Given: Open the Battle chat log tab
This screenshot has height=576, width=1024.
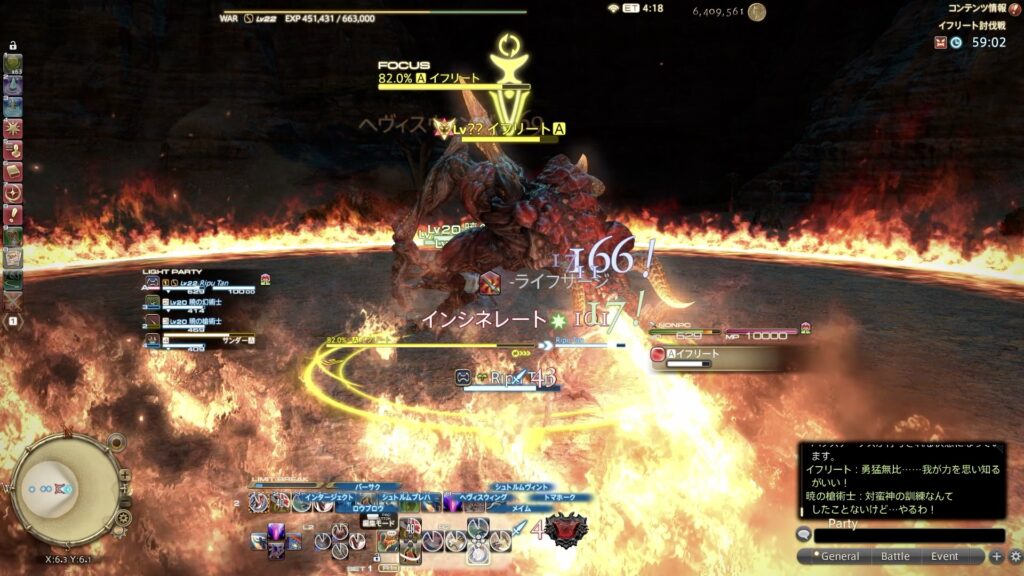Looking at the screenshot, I should click(x=894, y=556).
